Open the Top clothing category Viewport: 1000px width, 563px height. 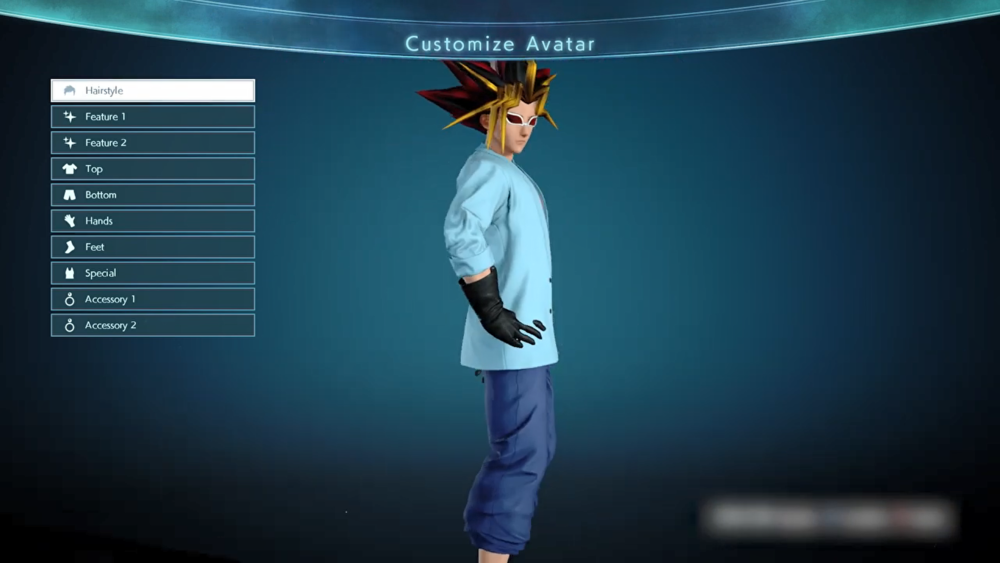tap(153, 169)
